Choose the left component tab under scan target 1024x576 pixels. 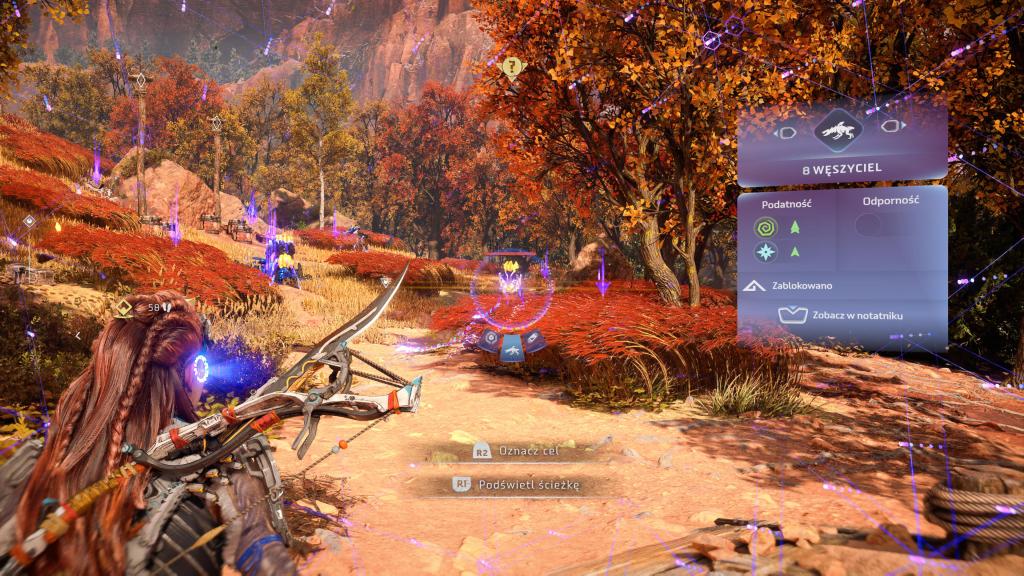(x=489, y=340)
